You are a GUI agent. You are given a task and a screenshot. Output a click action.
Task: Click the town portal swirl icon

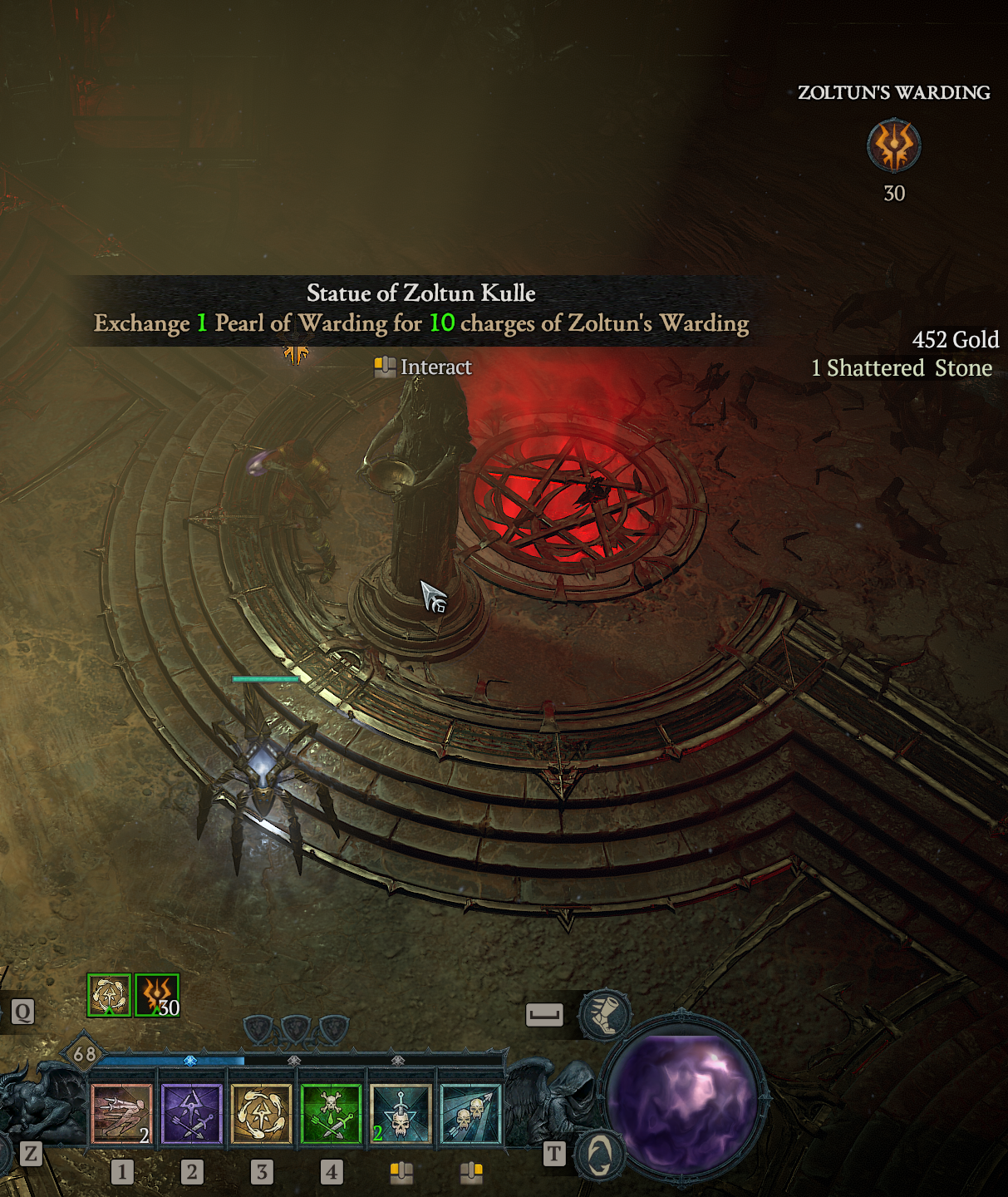point(599,1153)
